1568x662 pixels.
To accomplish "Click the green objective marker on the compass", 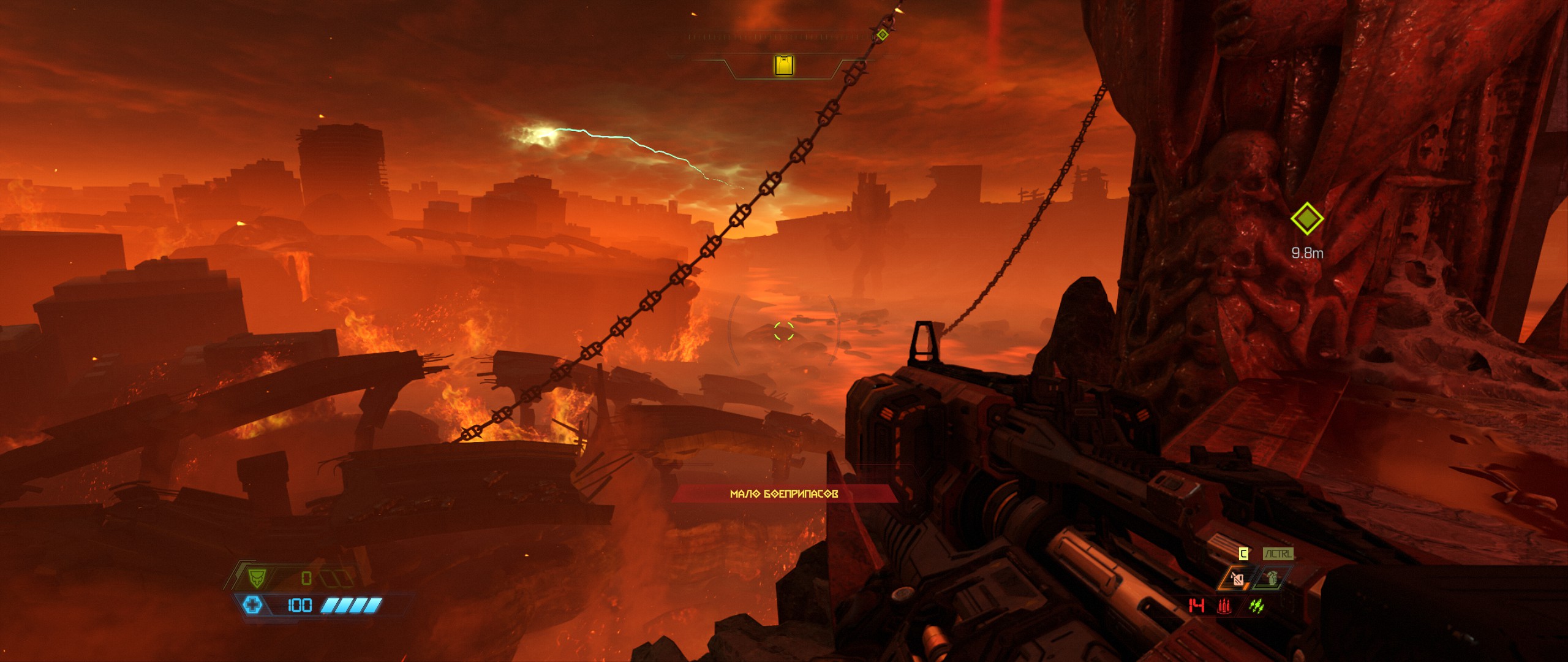I will pos(882,35).
